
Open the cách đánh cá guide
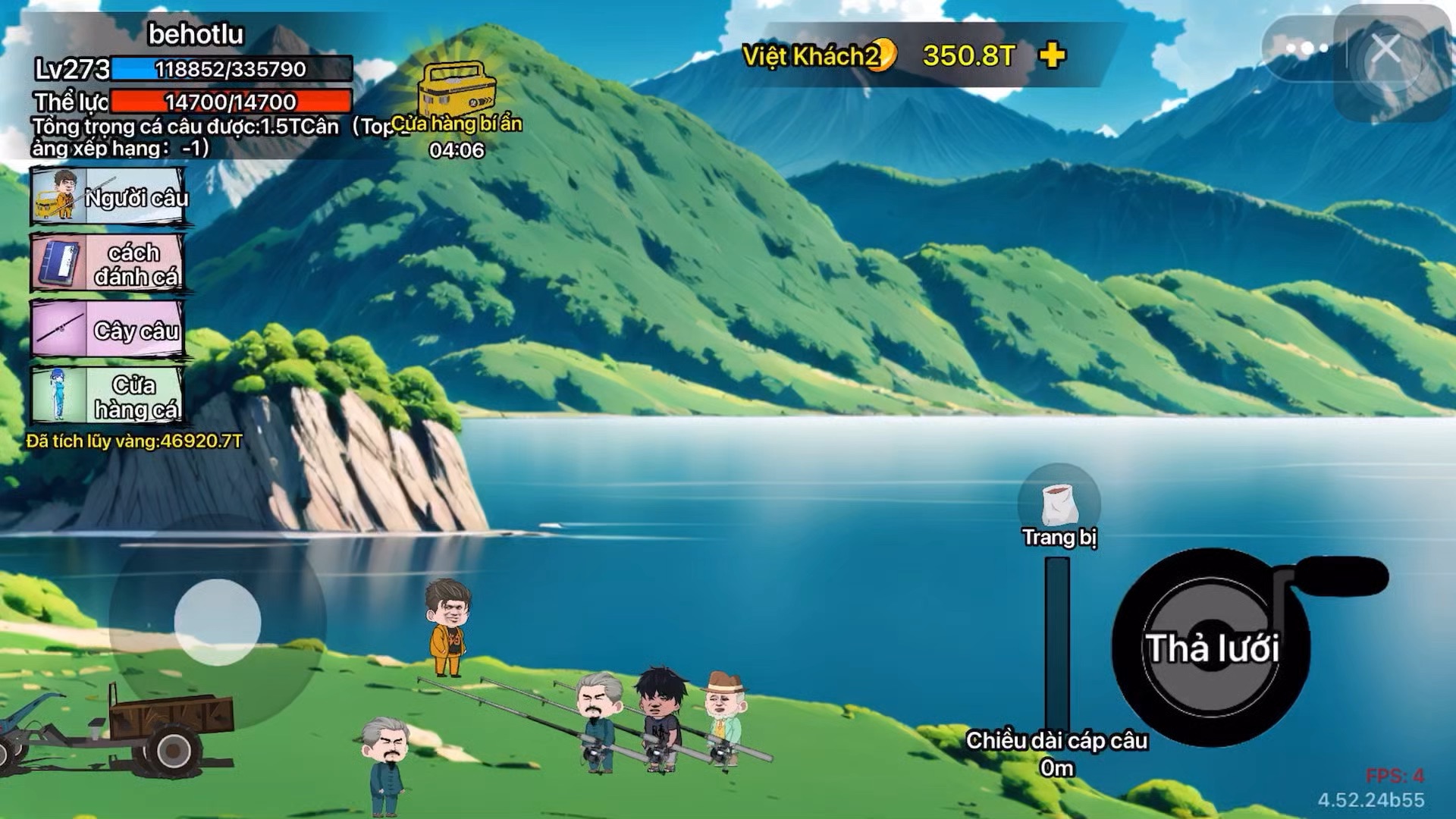108,263
